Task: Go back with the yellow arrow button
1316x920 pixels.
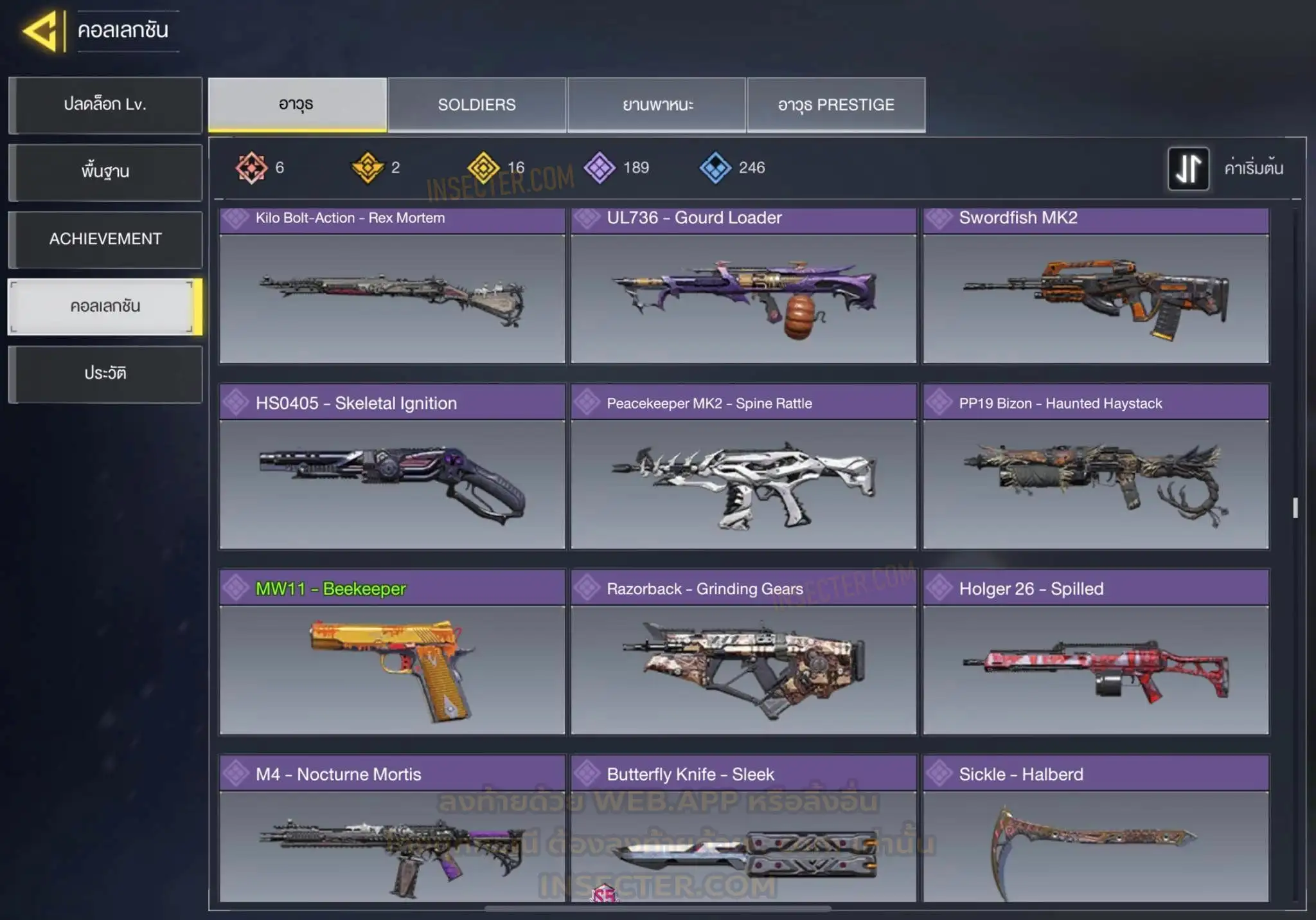Action: pyautogui.click(x=42, y=31)
